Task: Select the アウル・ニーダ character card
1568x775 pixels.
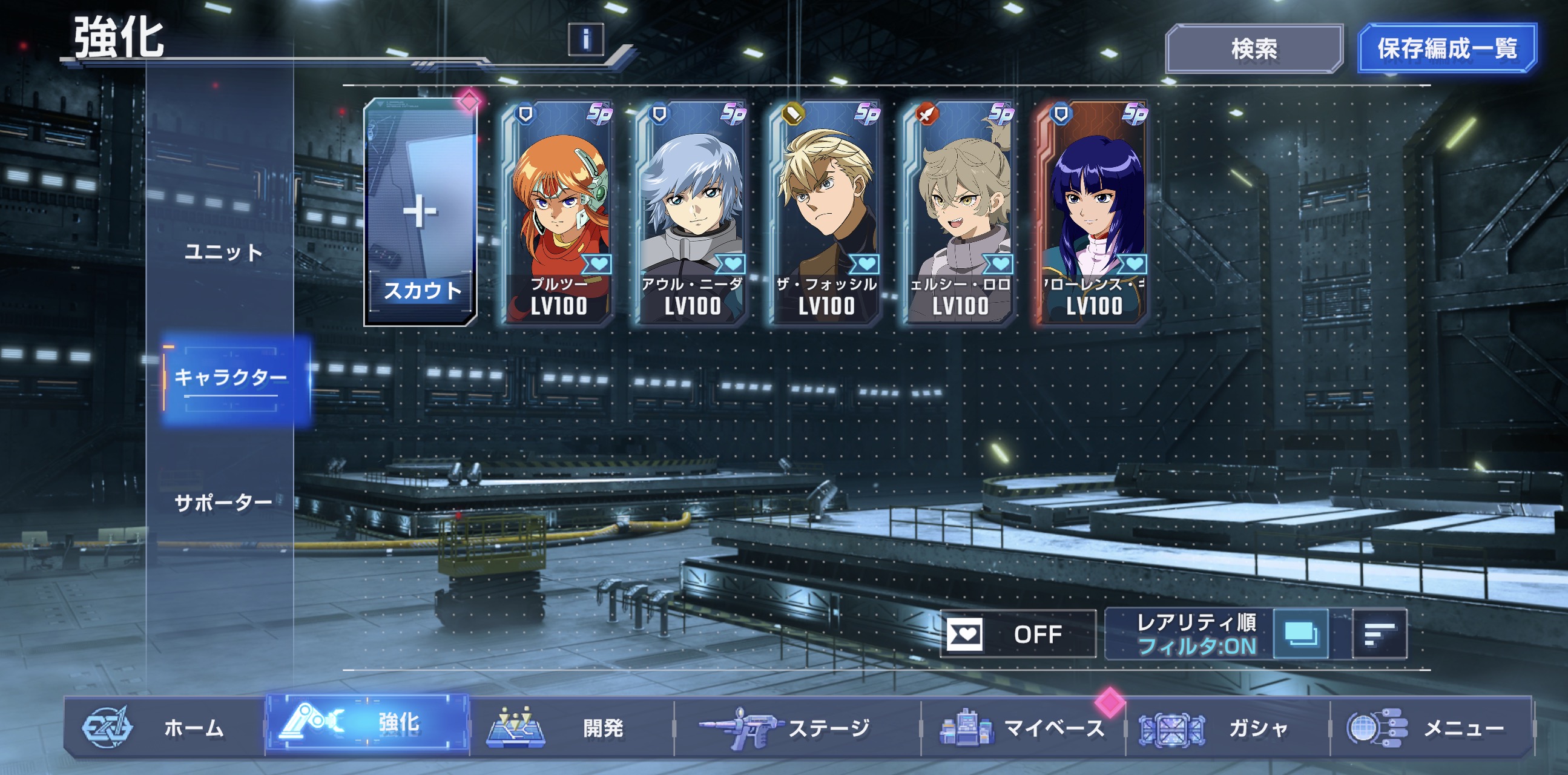Action: point(692,213)
